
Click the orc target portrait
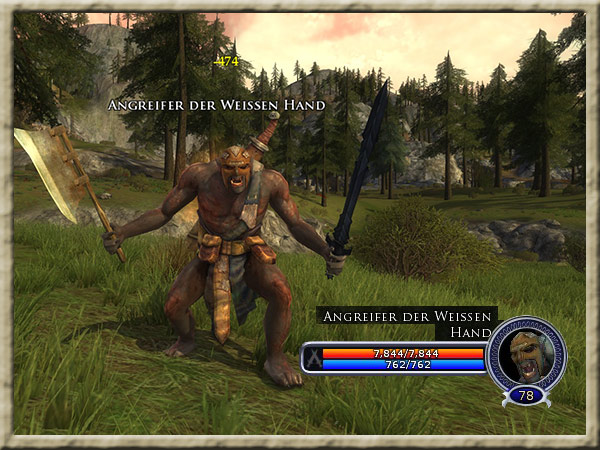(x=525, y=355)
